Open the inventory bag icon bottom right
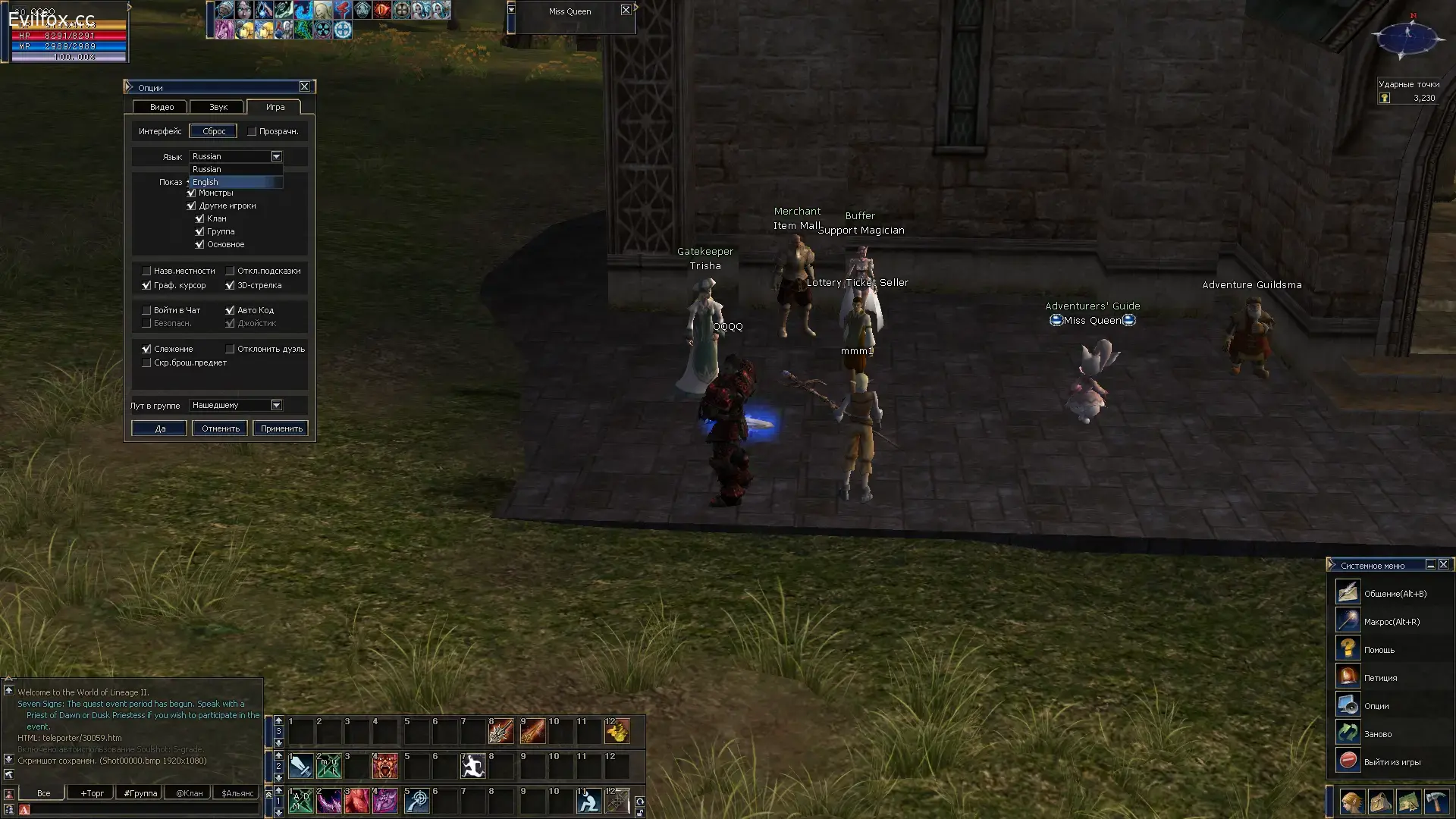This screenshot has width=1456, height=819. (x=1382, y=802)
